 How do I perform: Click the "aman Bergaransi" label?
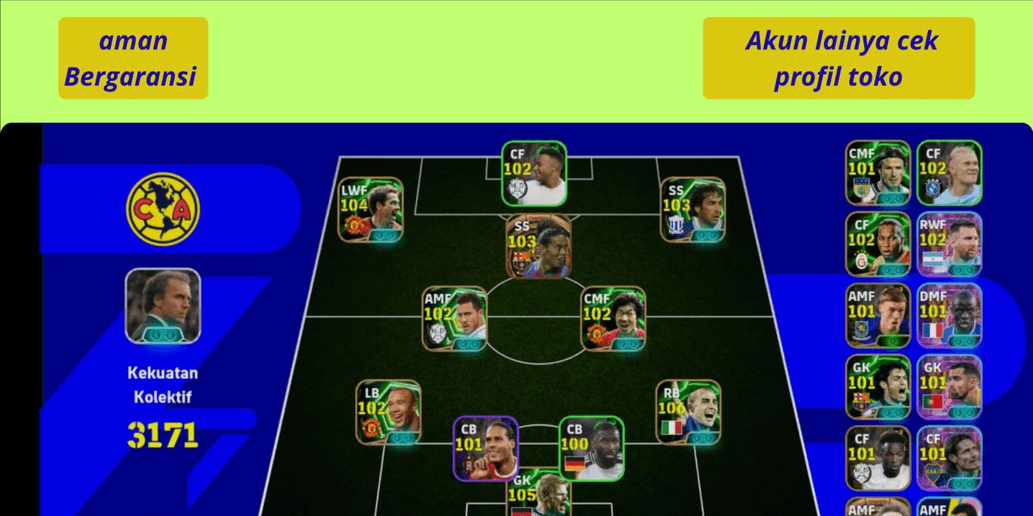point(133,58)
